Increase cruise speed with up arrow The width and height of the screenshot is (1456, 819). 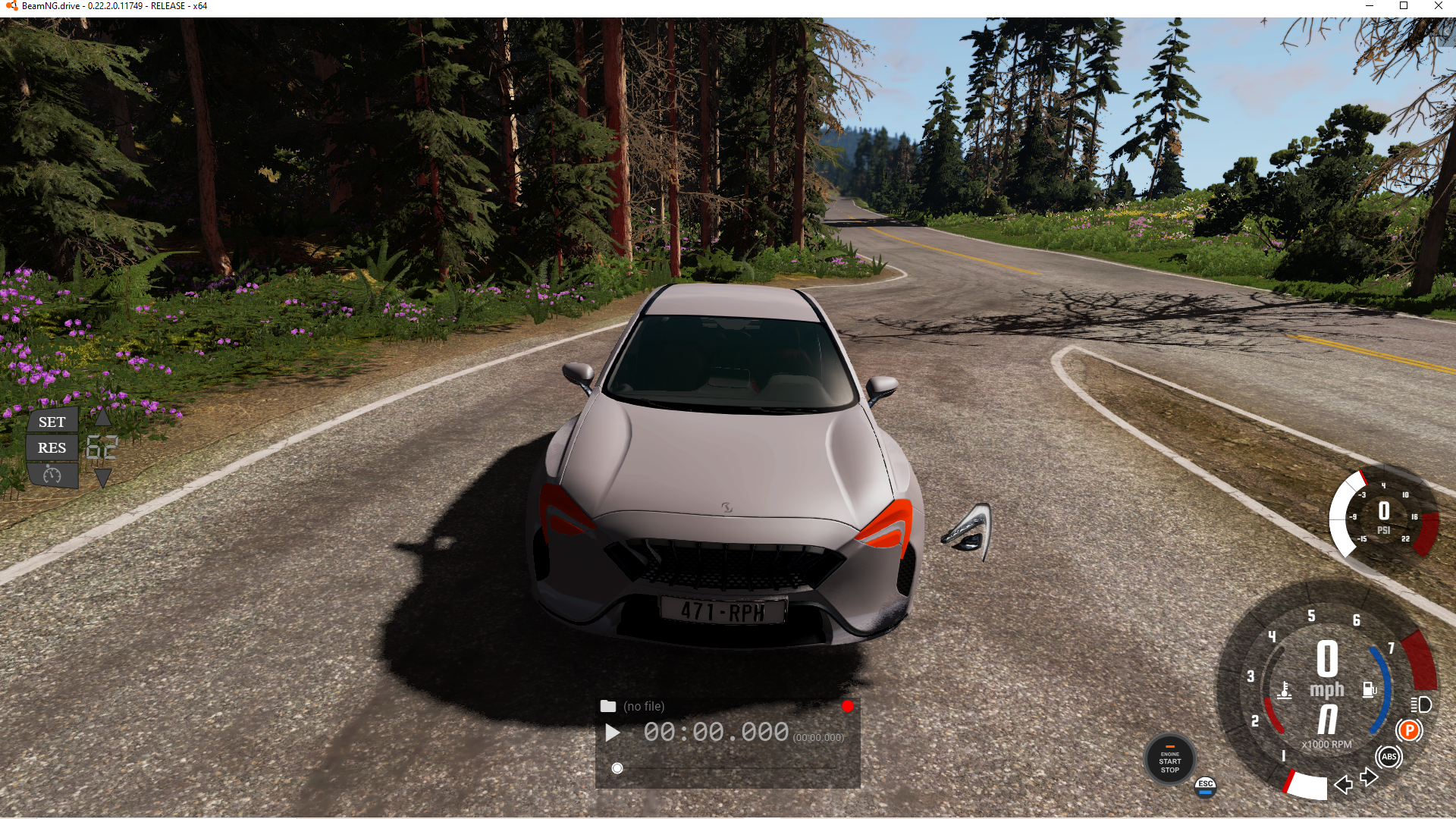[x=102, y=418]
